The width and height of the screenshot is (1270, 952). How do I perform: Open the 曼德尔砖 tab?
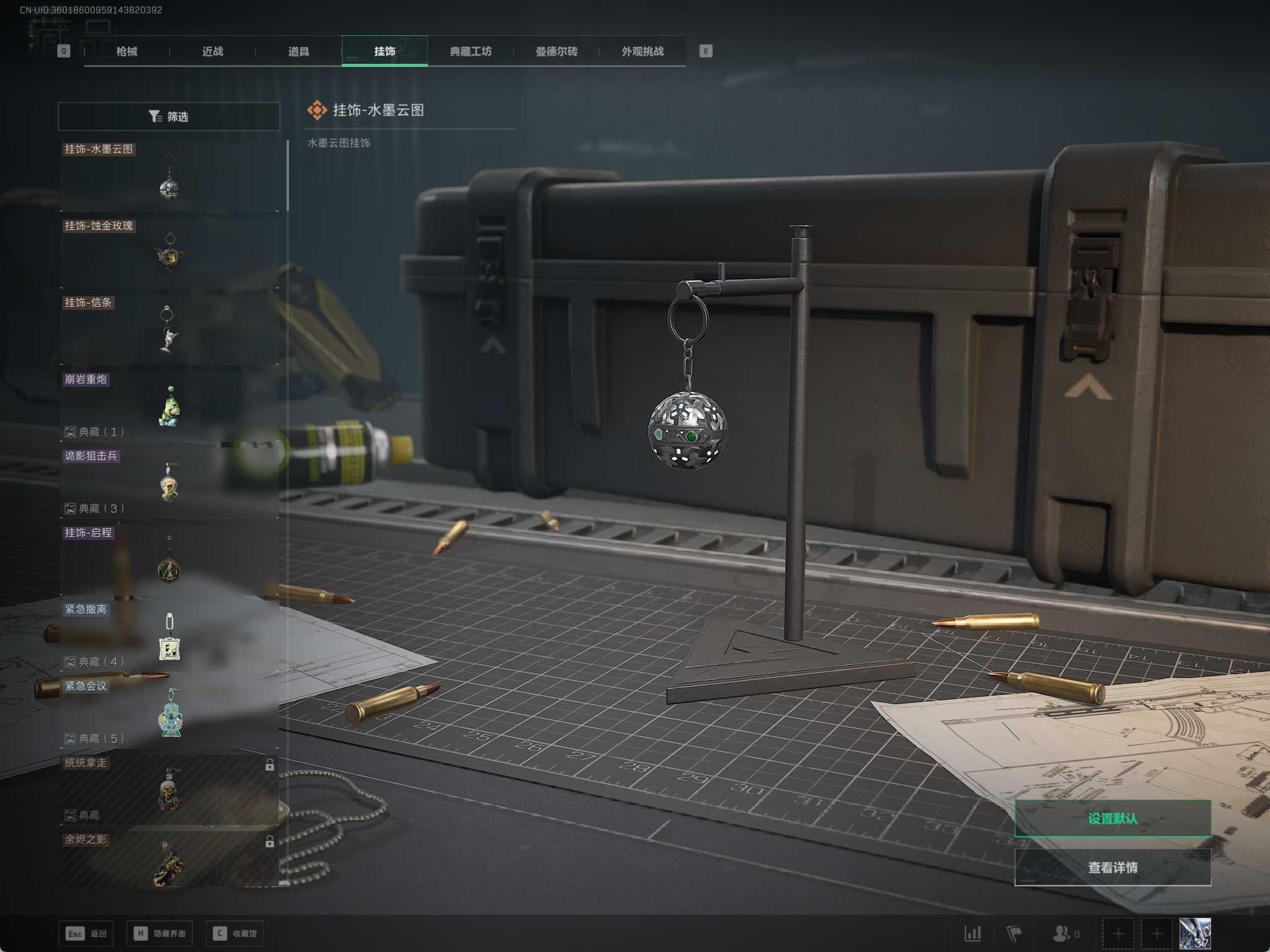(556, 51)
